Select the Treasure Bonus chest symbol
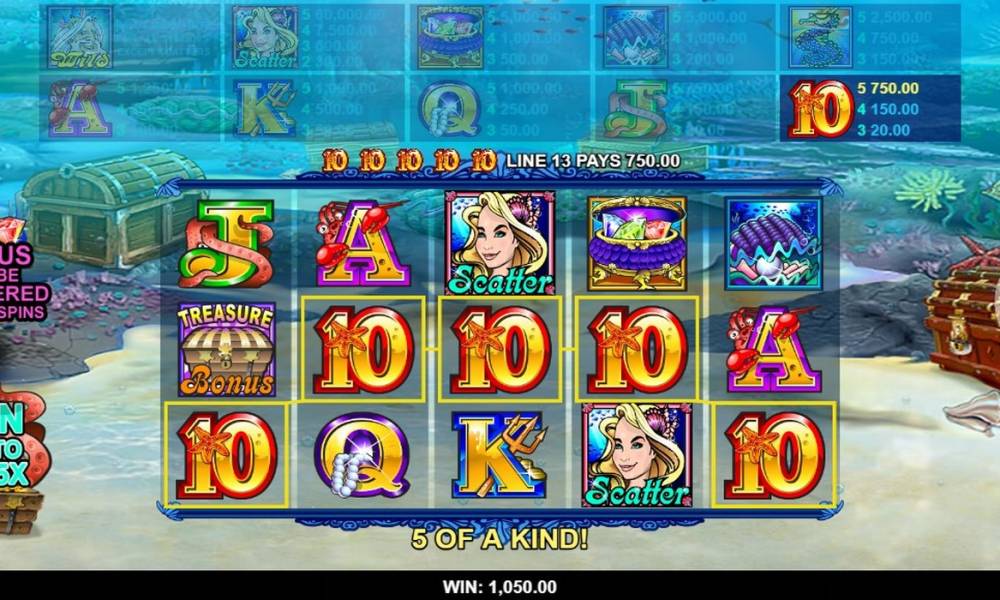The image size is (1000, 600). pyautogui.click(x=226, y=349)
